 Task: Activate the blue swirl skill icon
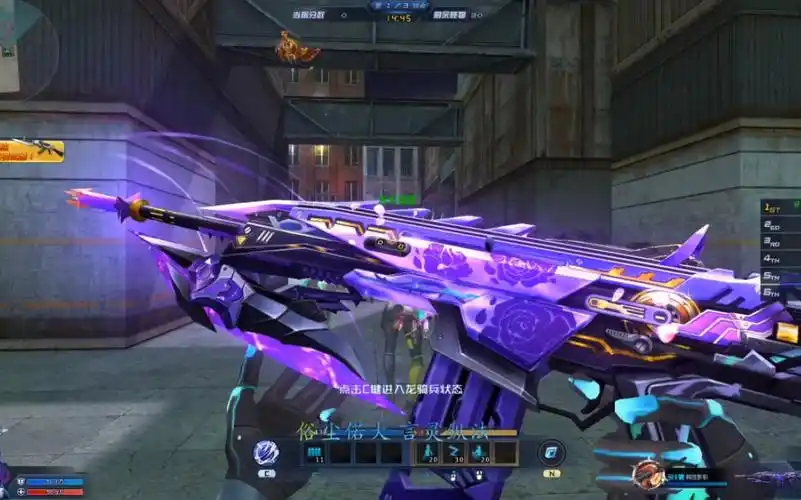265,452
